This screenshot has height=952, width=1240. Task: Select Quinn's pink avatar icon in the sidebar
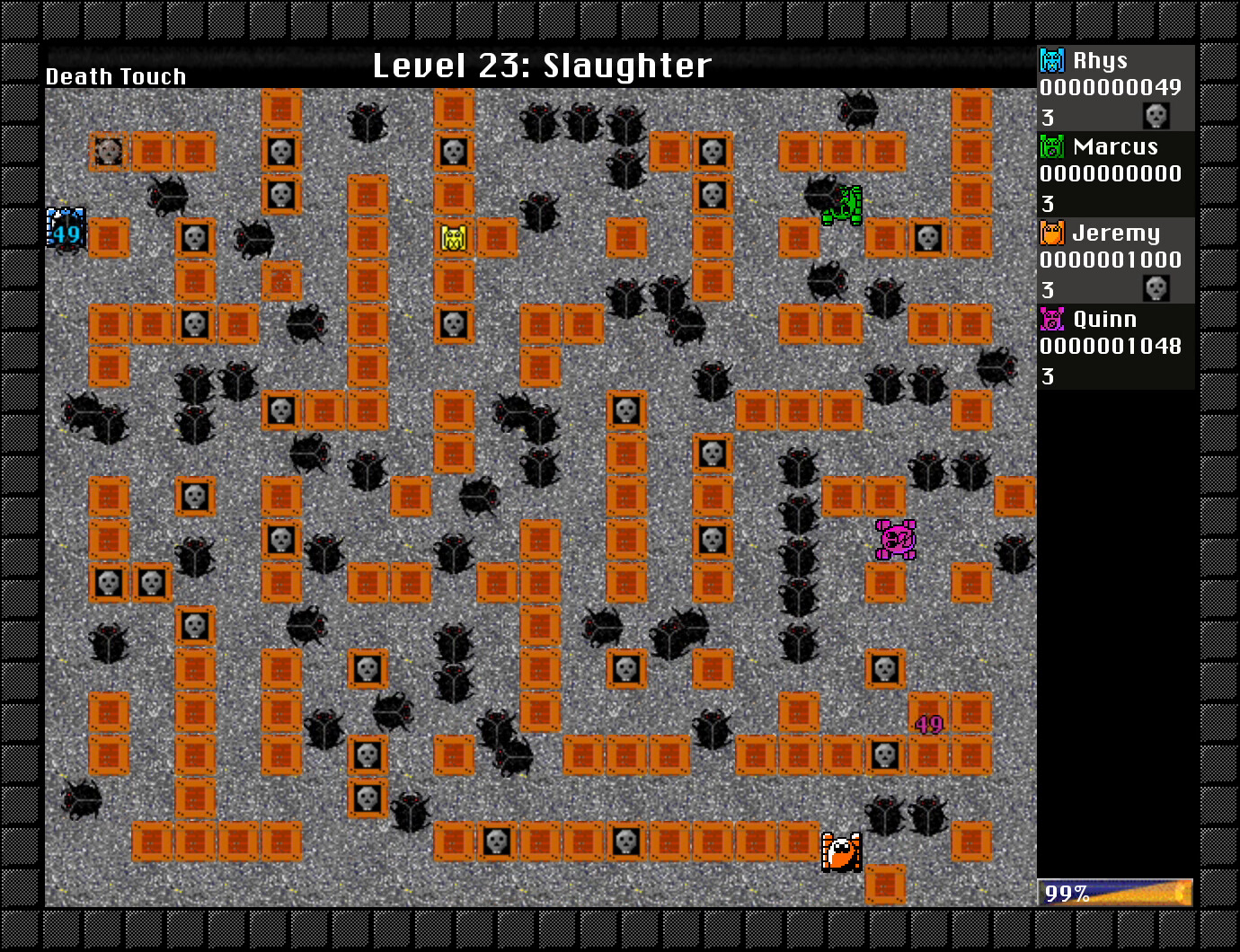pos(1050,319)
